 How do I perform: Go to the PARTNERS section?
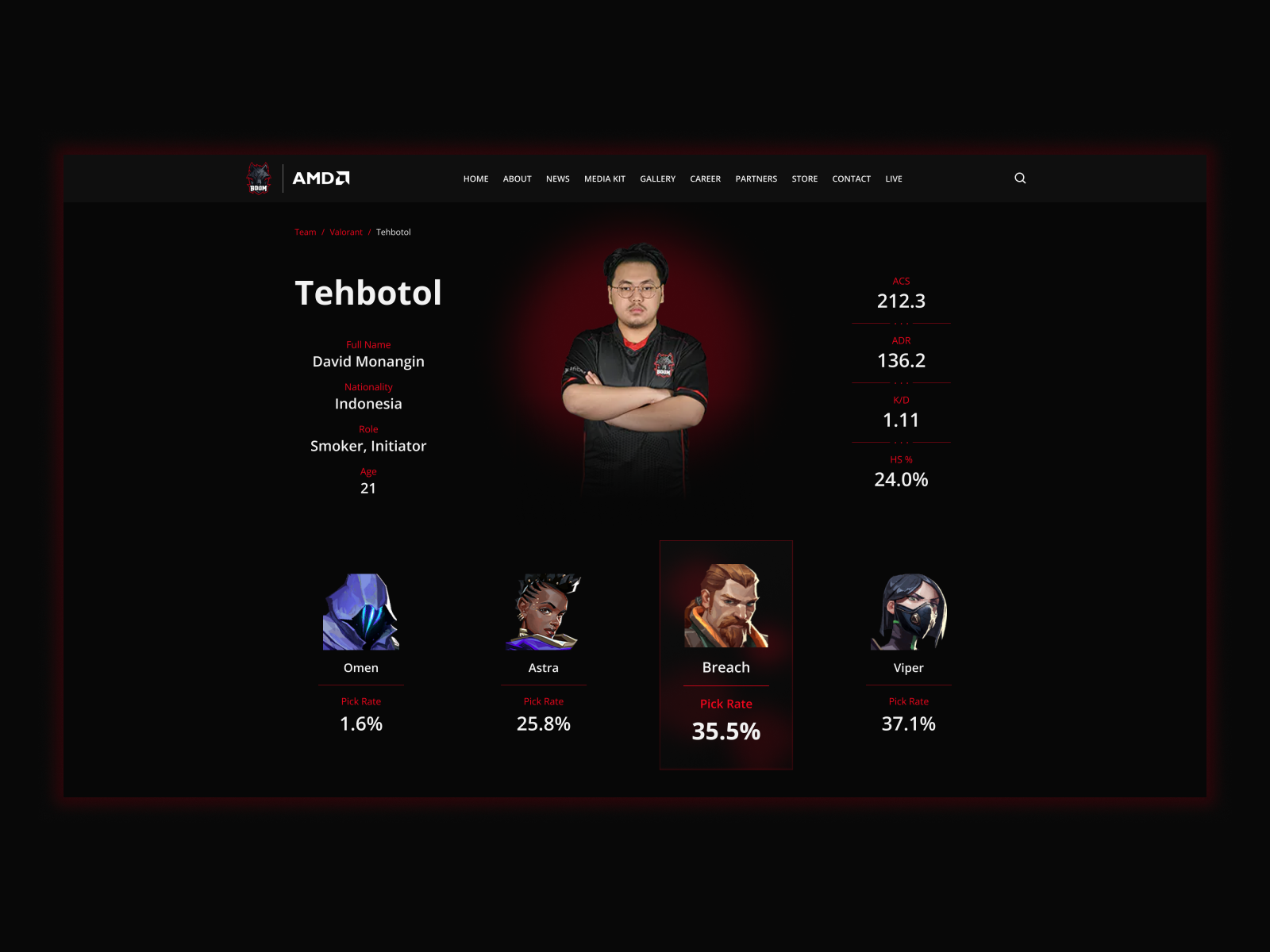click(756, 178)
